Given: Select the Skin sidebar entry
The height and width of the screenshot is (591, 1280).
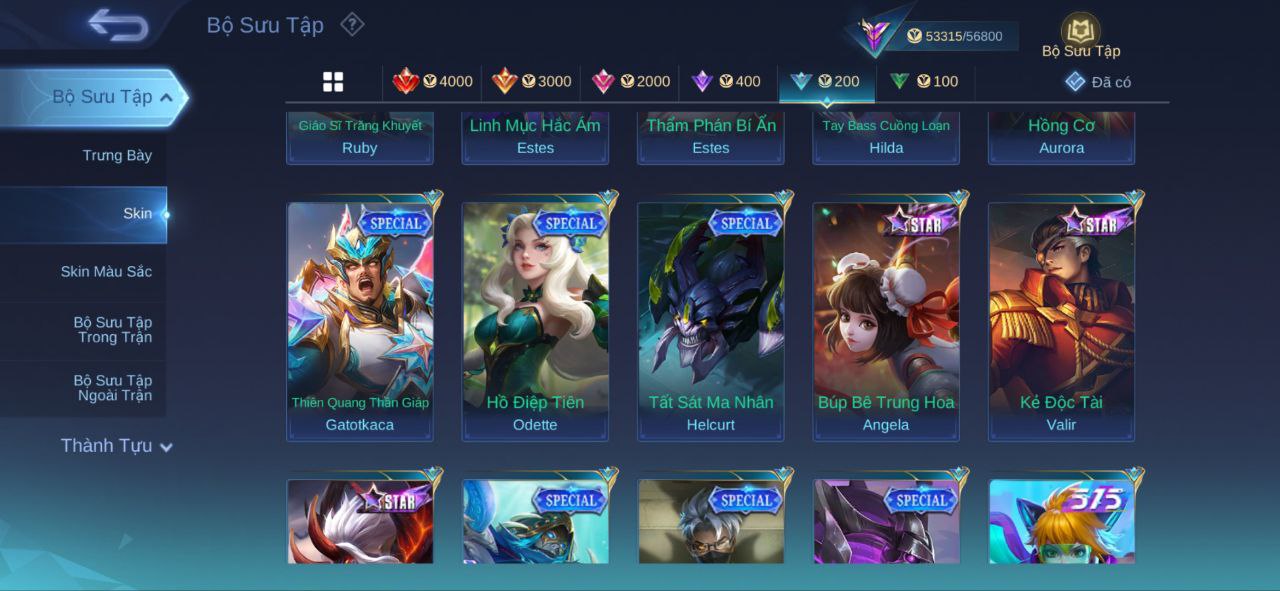Looking at the screenshot, I should tap(137, 214).
